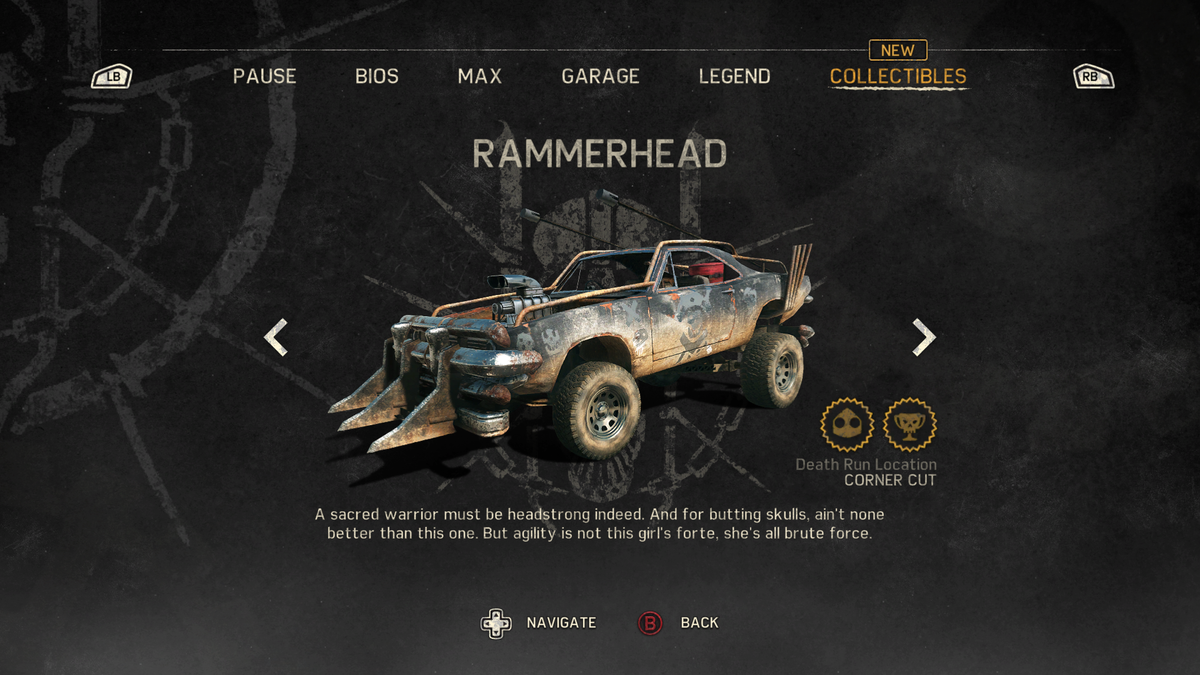Click the trophy badge icon
This screenshot has height=675, width=1200.
pos(910,424)
